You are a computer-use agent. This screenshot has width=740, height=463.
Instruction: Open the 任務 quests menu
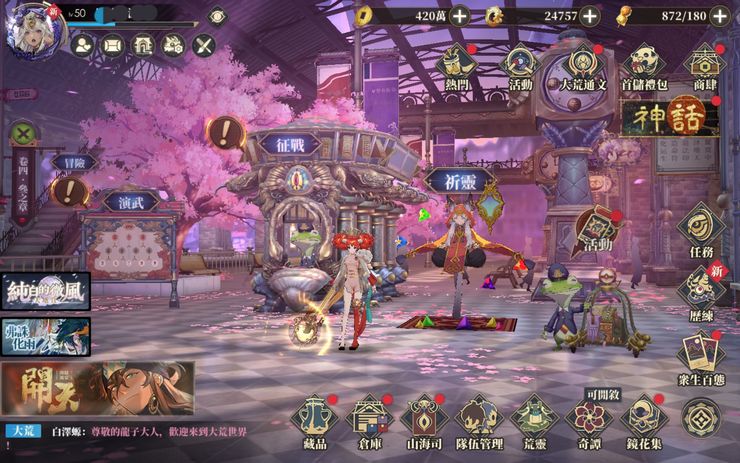[702, 225]
